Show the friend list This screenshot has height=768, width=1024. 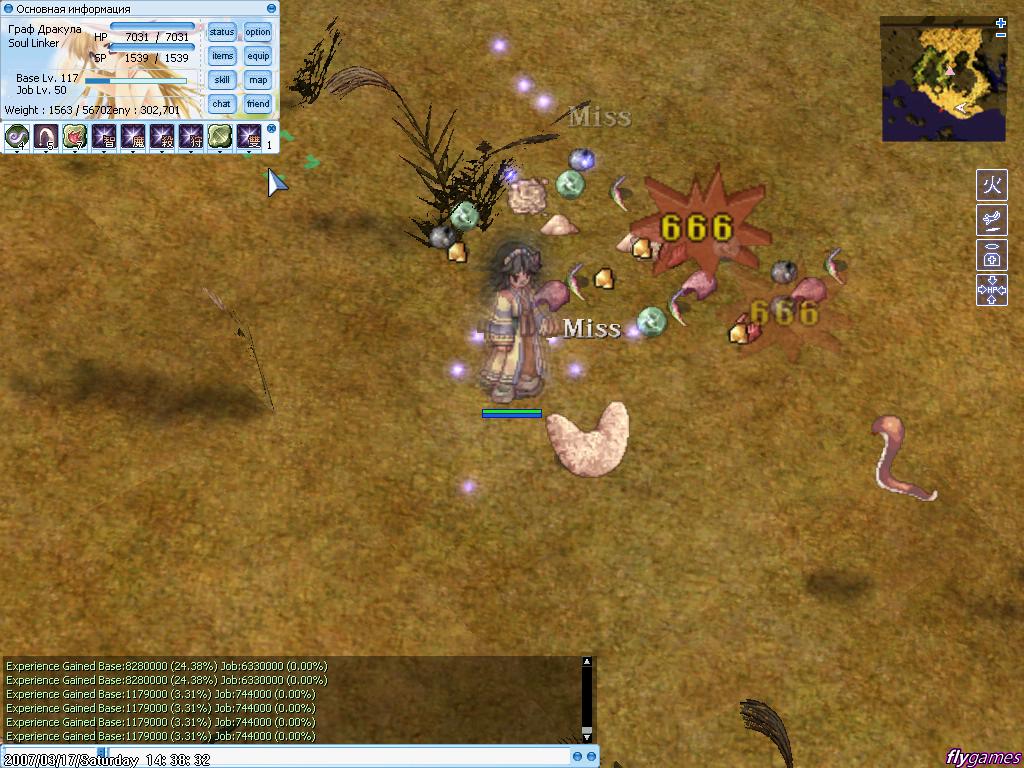pos(258,104)
